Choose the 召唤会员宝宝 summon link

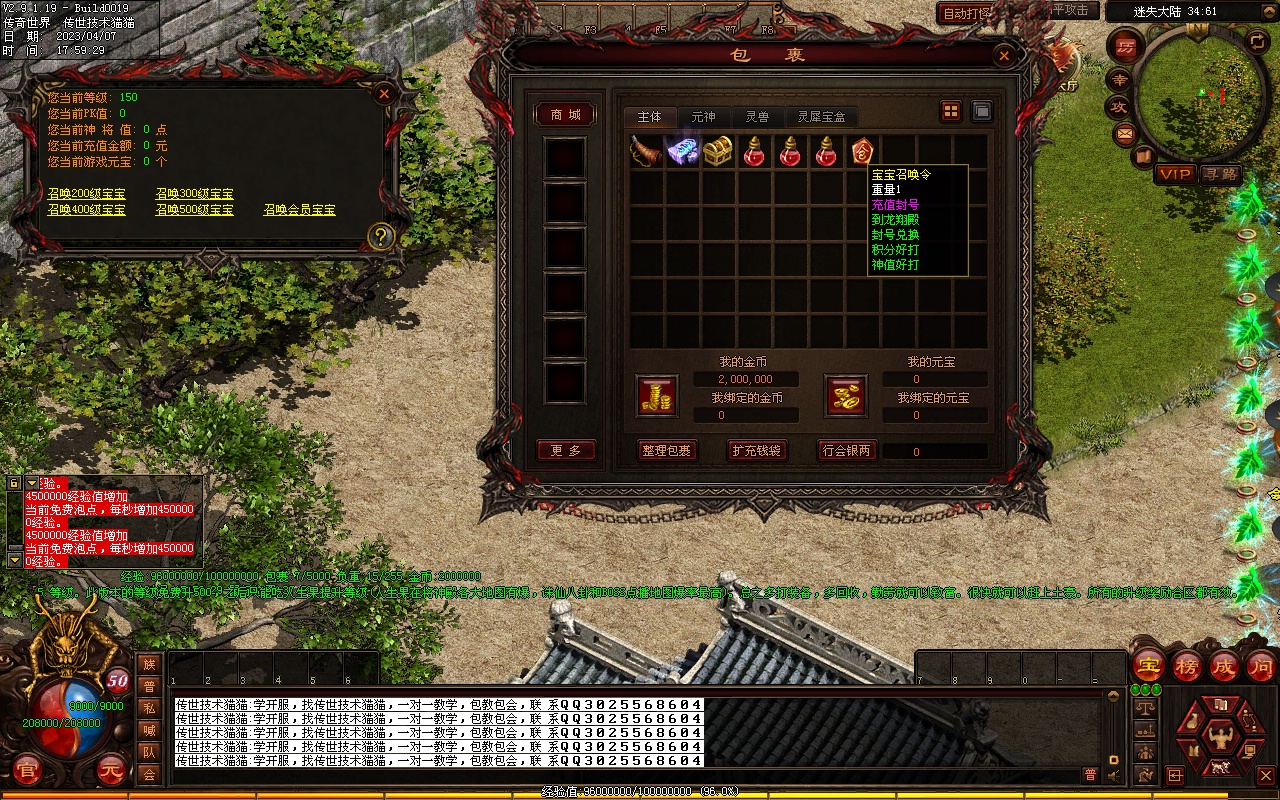[x=300, y=210]
